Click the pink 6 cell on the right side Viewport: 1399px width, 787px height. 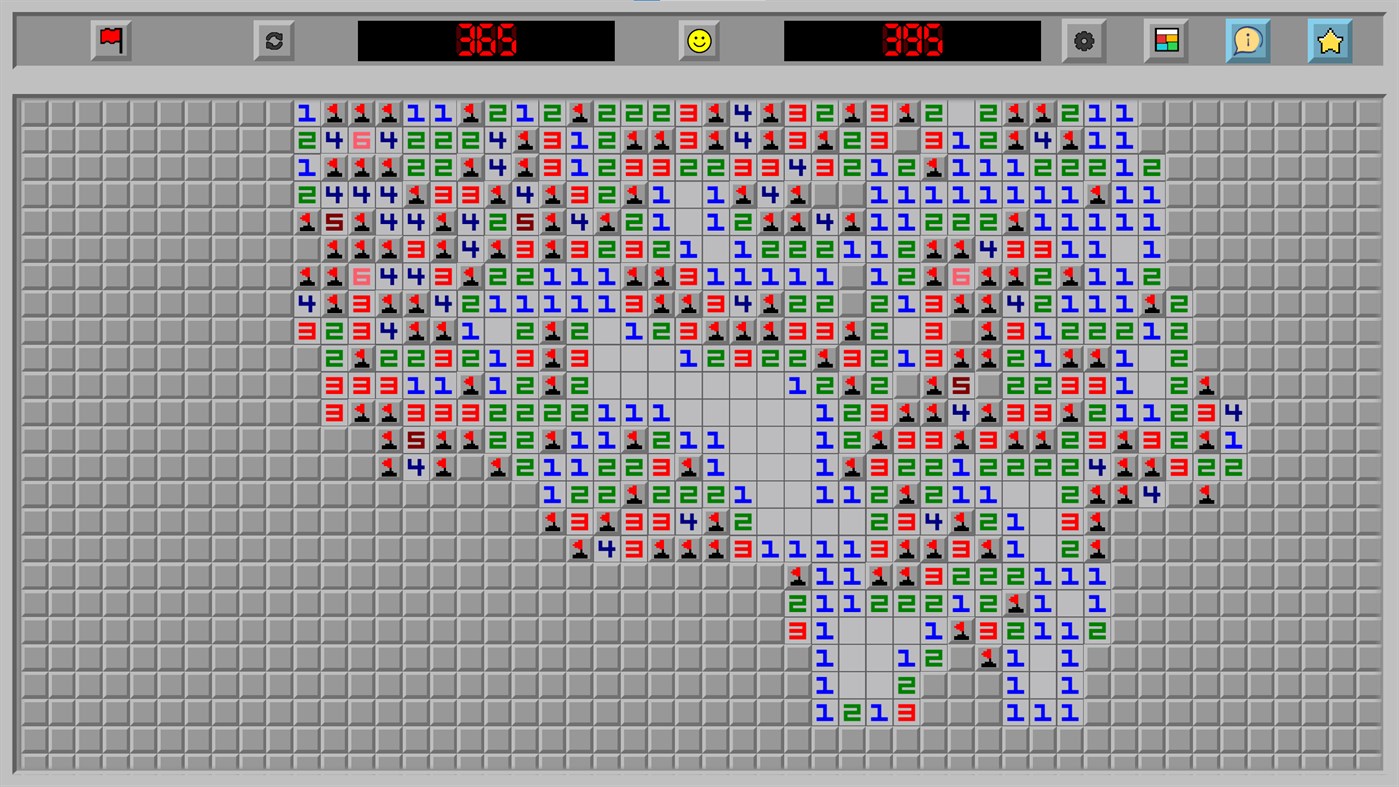coord(959,276)
